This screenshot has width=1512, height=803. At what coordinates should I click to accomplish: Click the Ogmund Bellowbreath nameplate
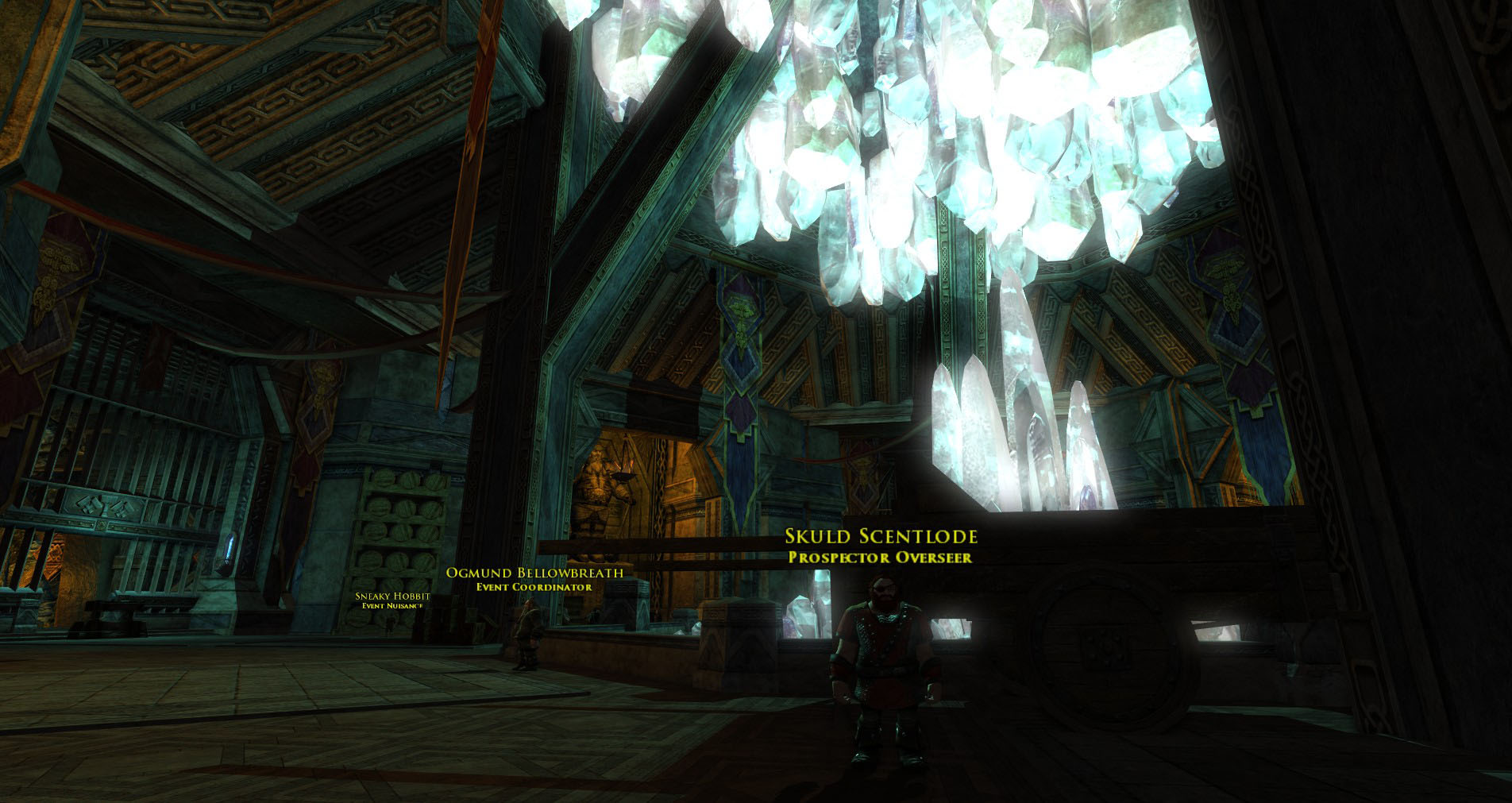click(x=534, y=573)
